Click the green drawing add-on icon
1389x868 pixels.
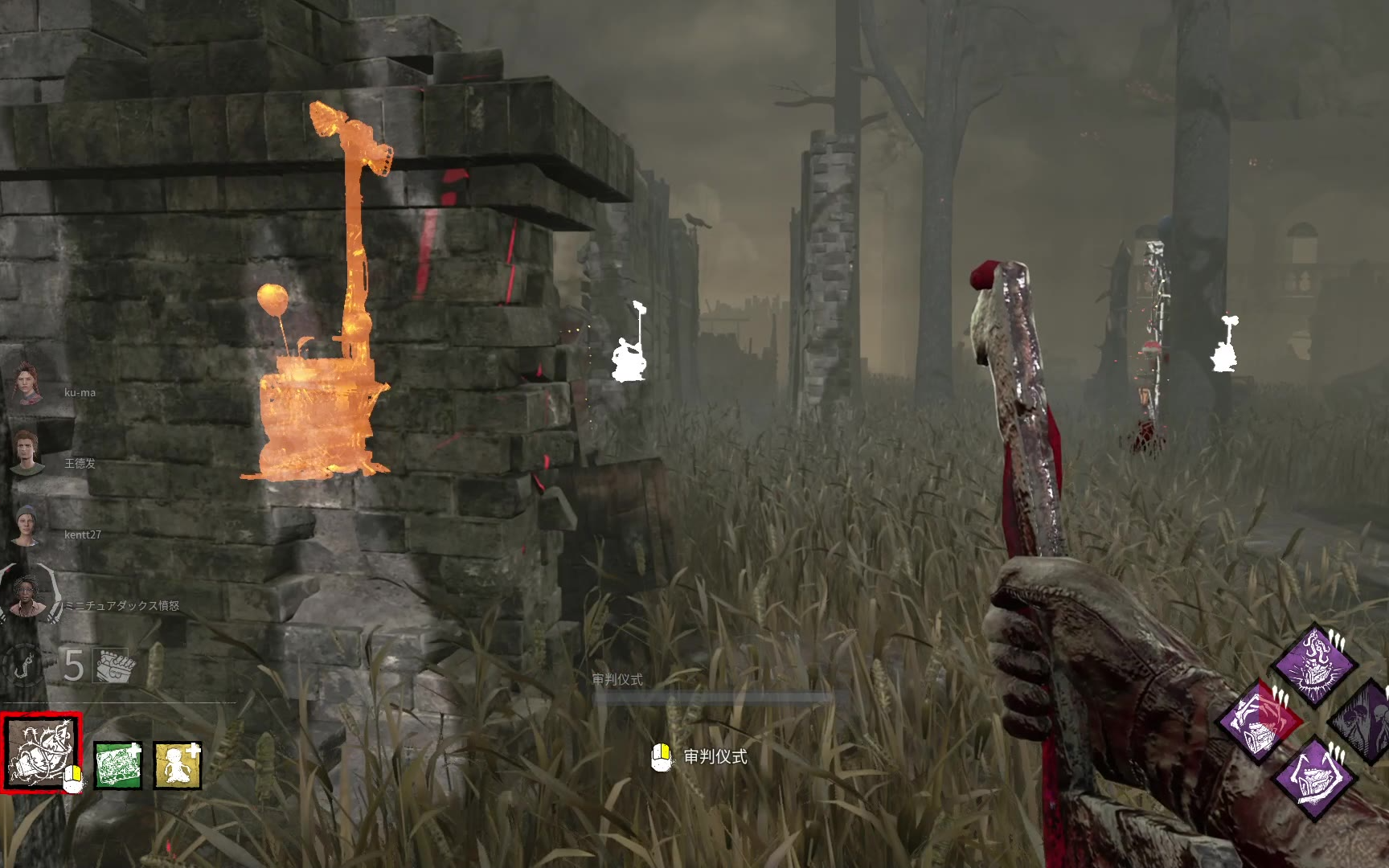pyautogui.click(x=118, y=764)
